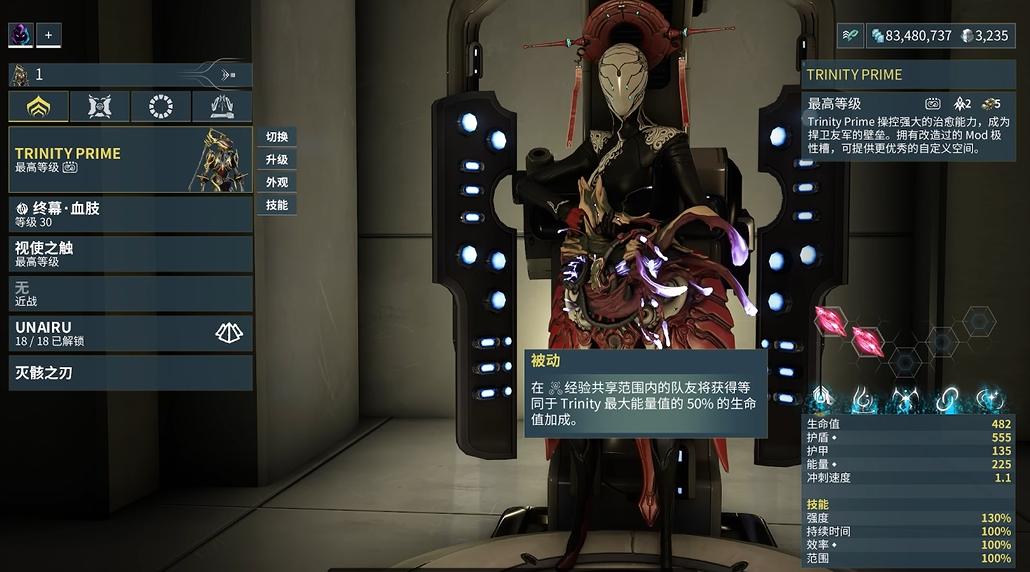Image resolution: width=1030 pixels, height=572 pixels.
Task: Select the 视使之触 weapon slot
Action: [130, 253]
